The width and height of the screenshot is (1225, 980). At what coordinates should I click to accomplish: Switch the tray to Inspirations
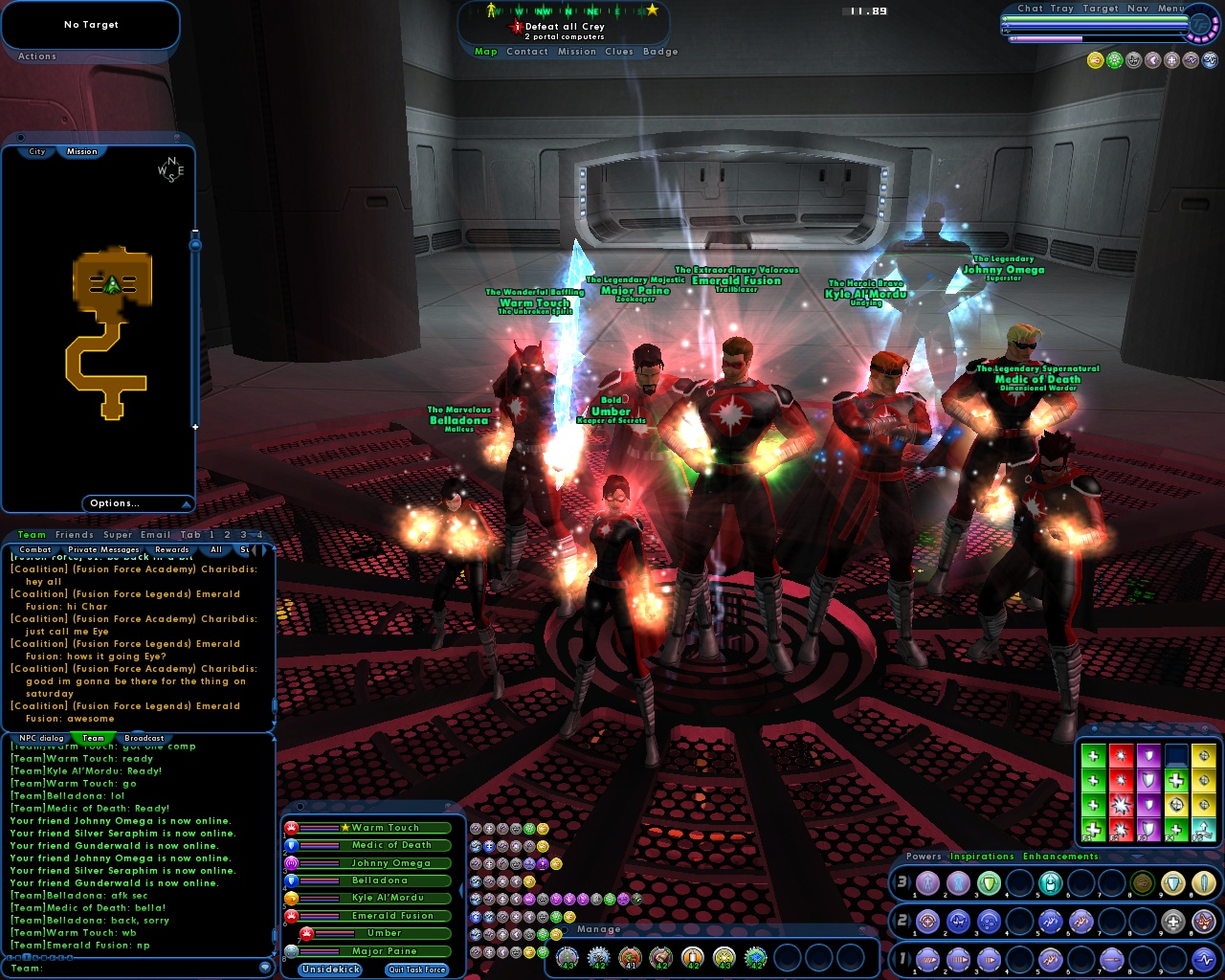pos(982,857)
